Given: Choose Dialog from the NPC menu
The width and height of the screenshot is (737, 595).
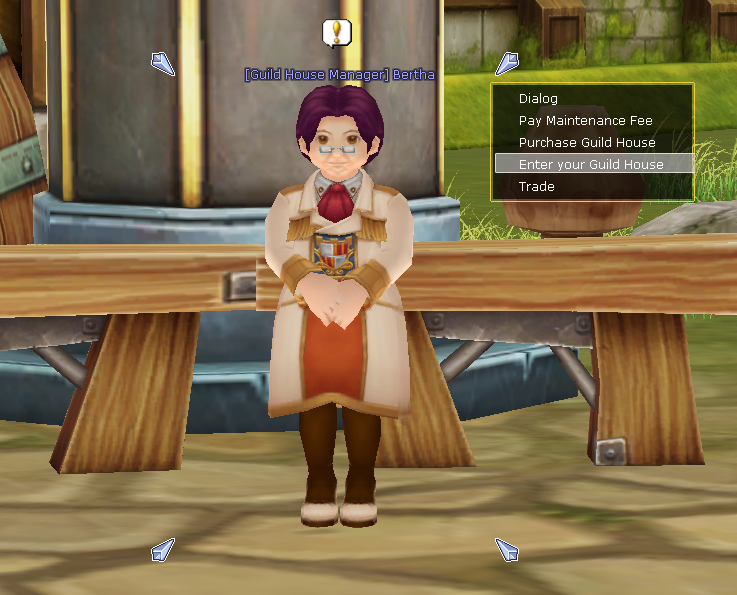Looking at the screenshot, I should [x=539, y=99].
